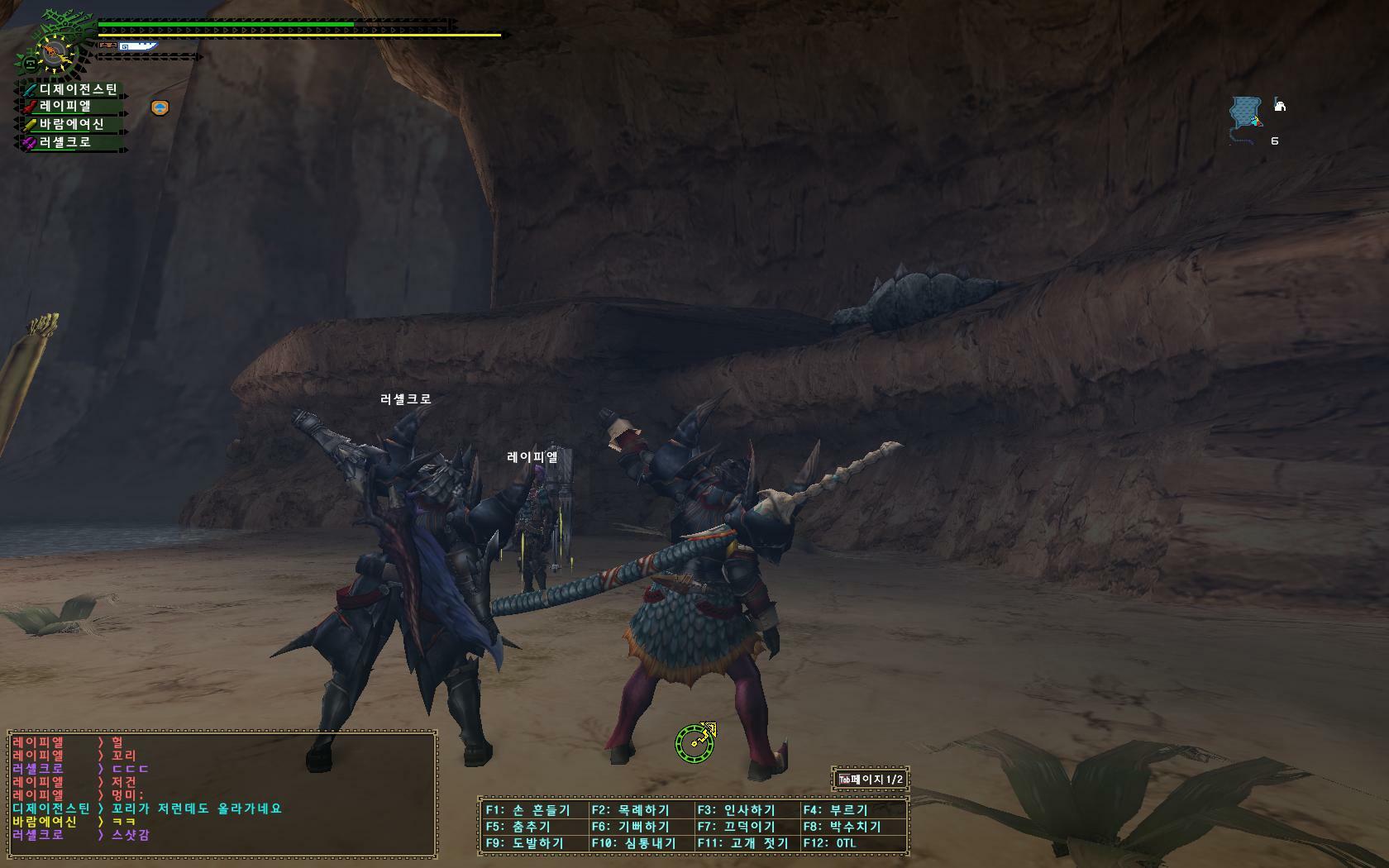Click the chat log box
1389x868 pixels.
click(x=222, y=792)
